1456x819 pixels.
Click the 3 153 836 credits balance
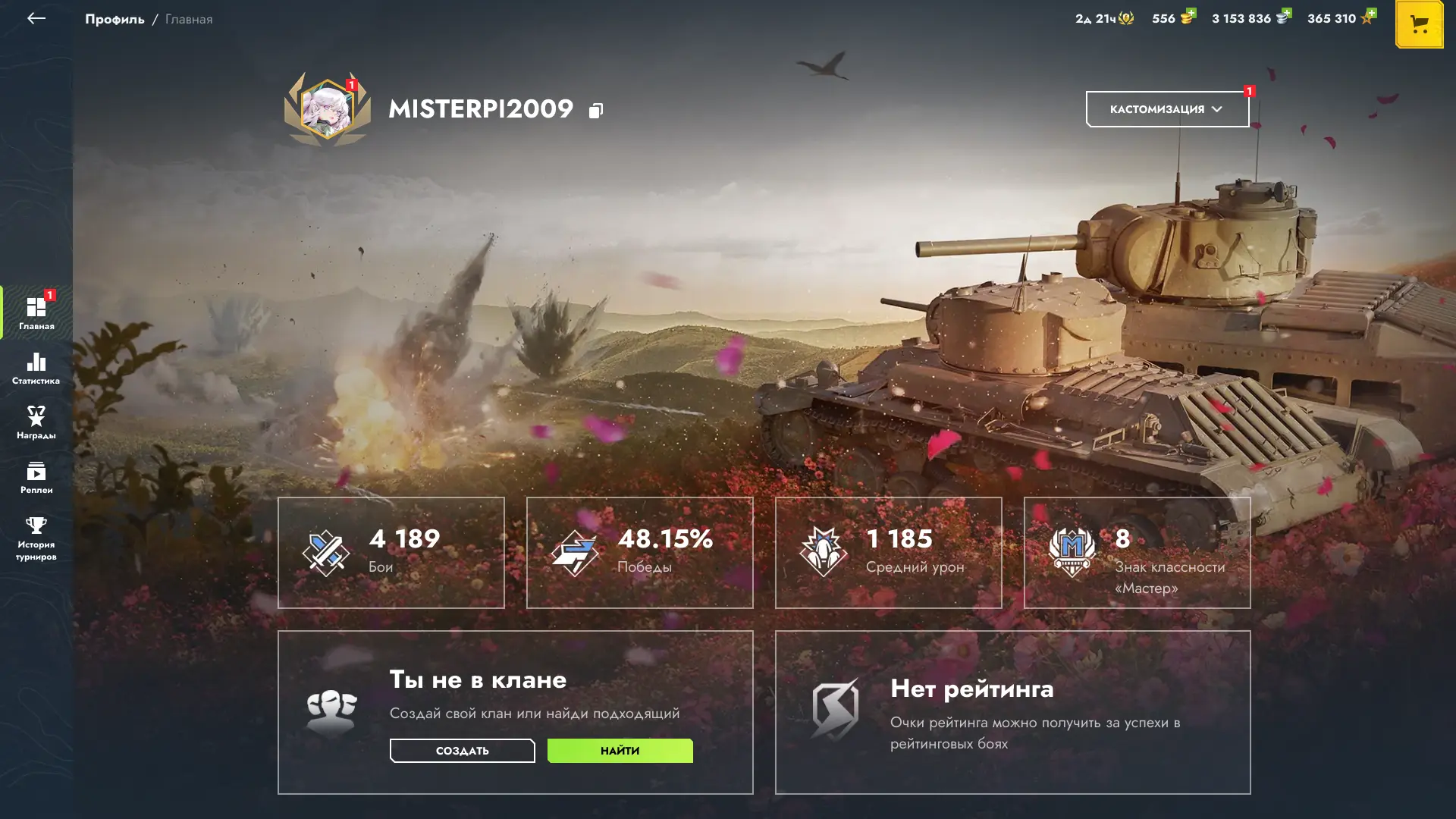pos(1250,18)
